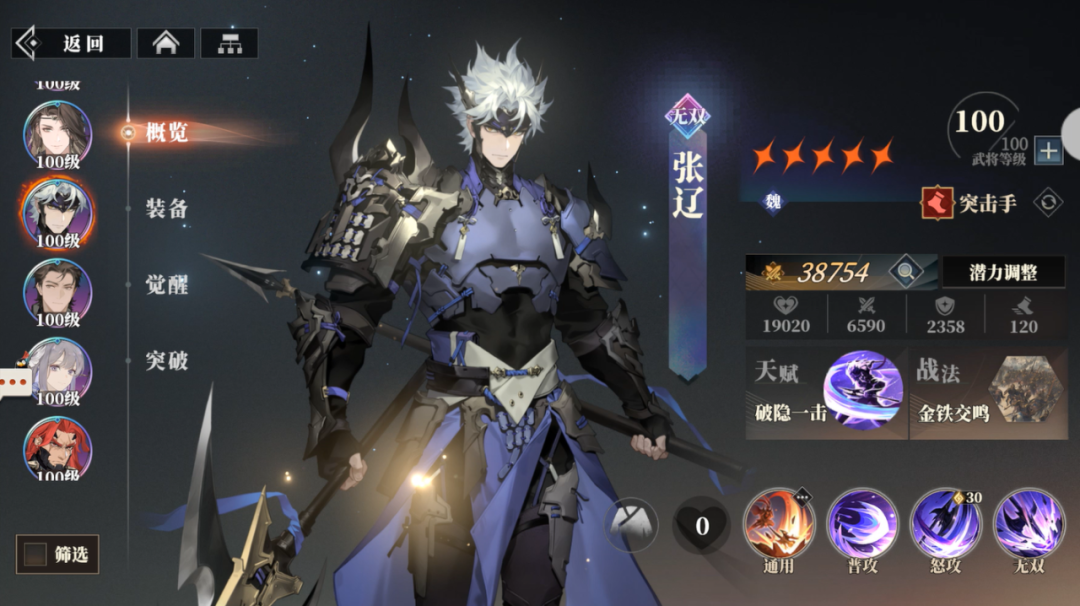The image size is (1080, 606).
Task: Click the swap icon beside 突击手
Action: (1048, 203)
